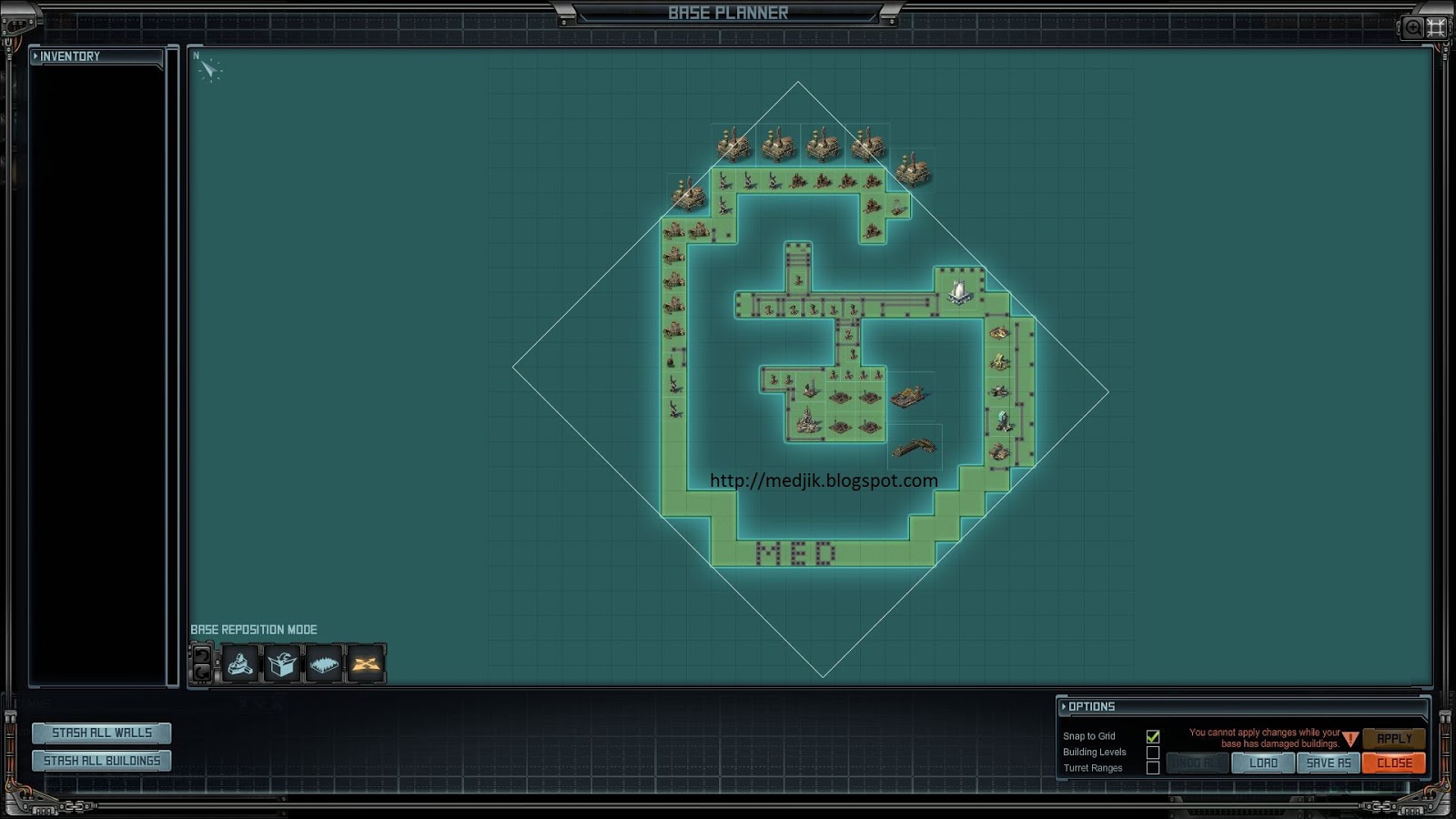Collapse the Options panel
Image resolution: width=1456 pixels, height=819 pixels.
1066,706
